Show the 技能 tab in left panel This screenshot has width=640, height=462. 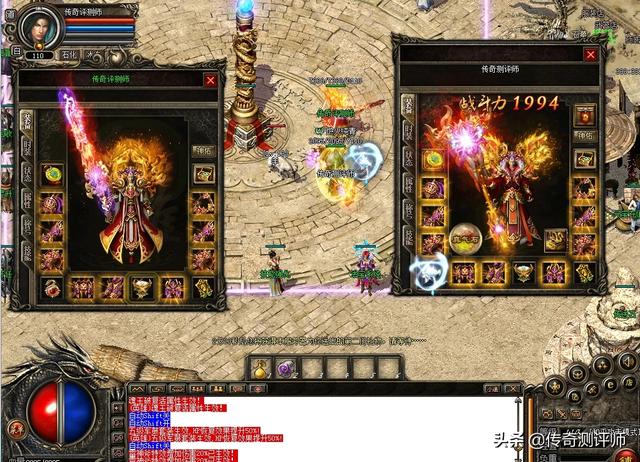click(27, 247)
